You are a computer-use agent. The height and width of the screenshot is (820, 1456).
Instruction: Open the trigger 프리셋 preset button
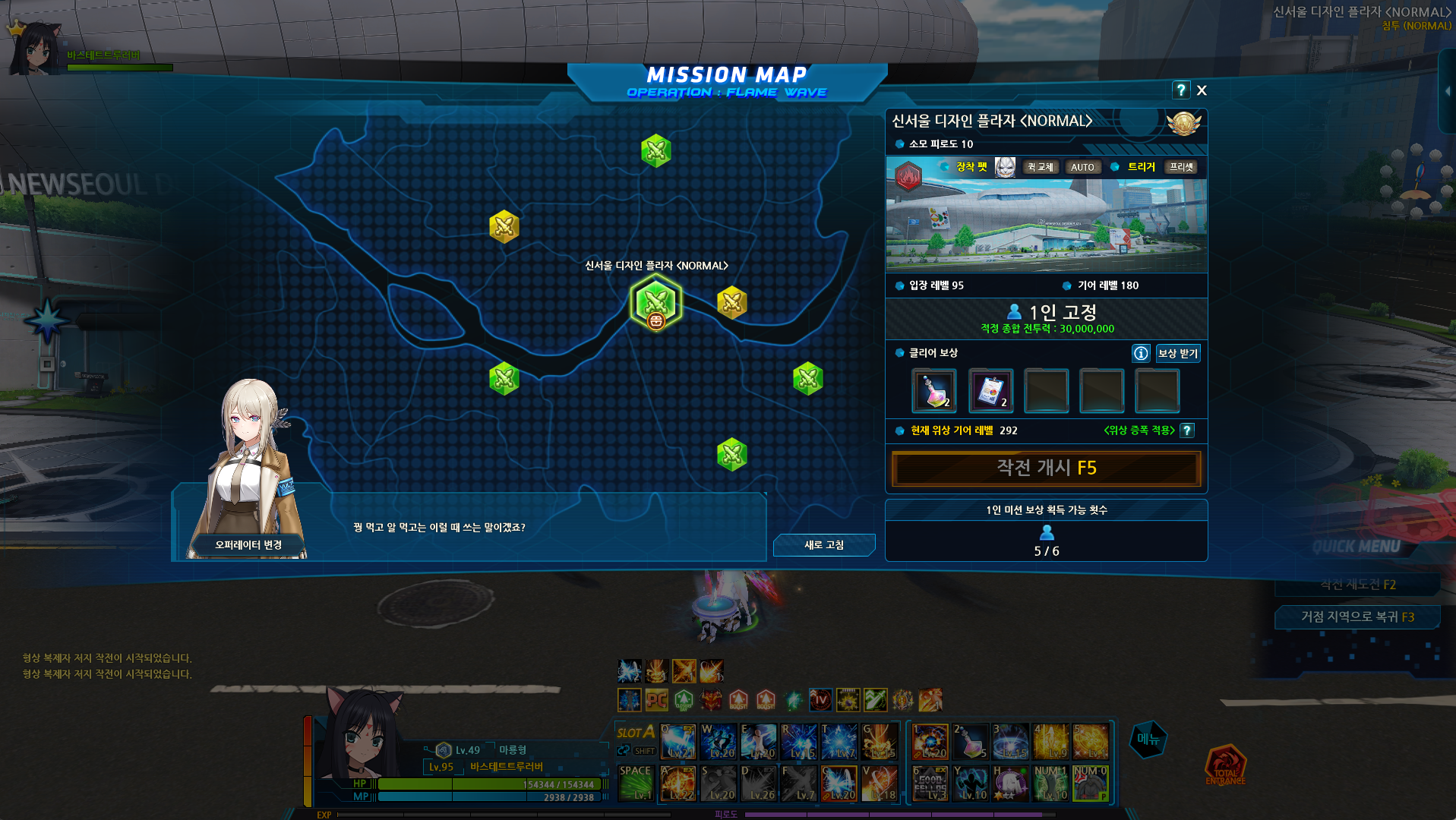(x=1181, y=167)
